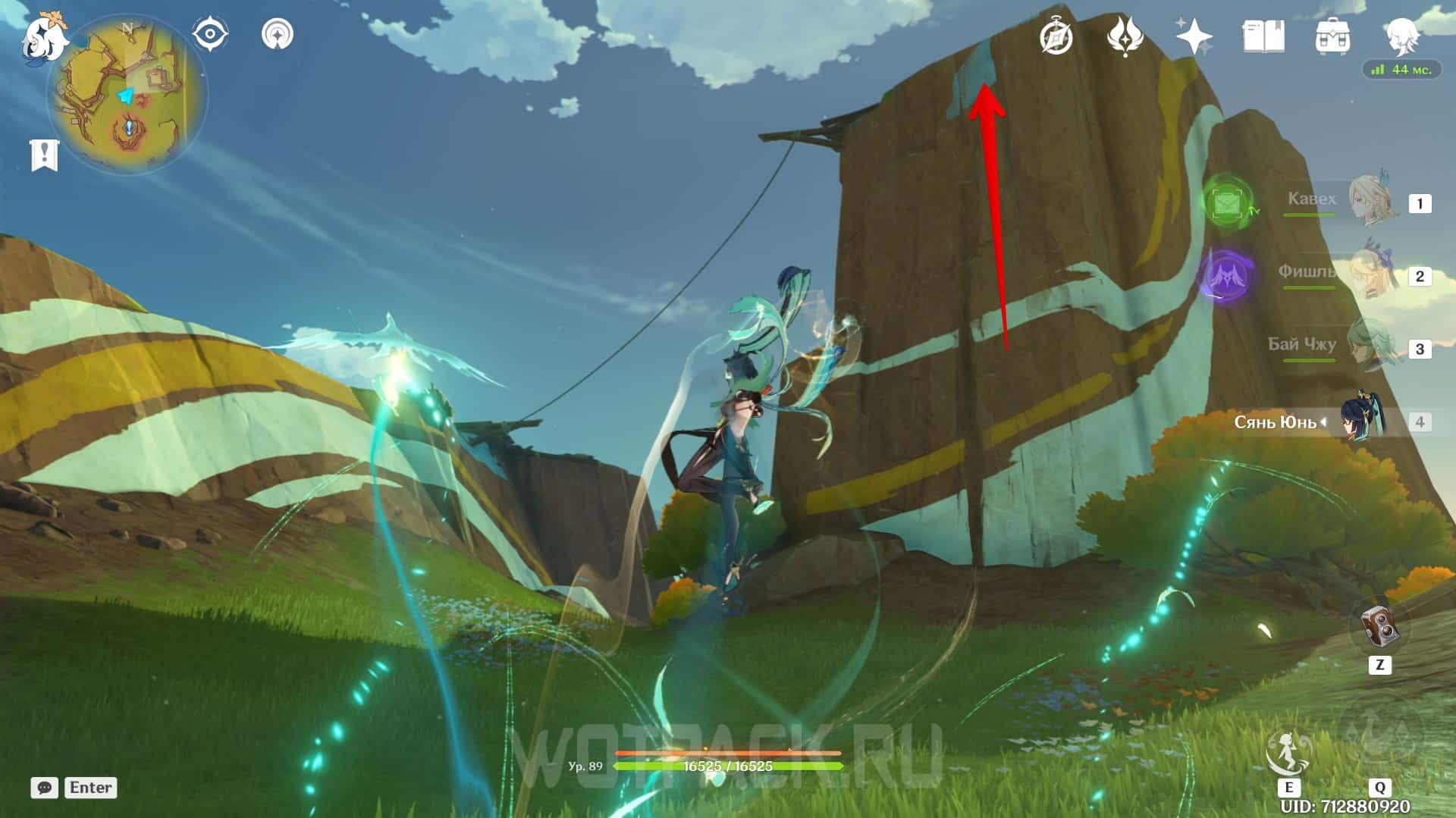The height and width of the screenshot is (818, 1456).
Task: Open the Paimon menu icon
Action: (42, 36)
